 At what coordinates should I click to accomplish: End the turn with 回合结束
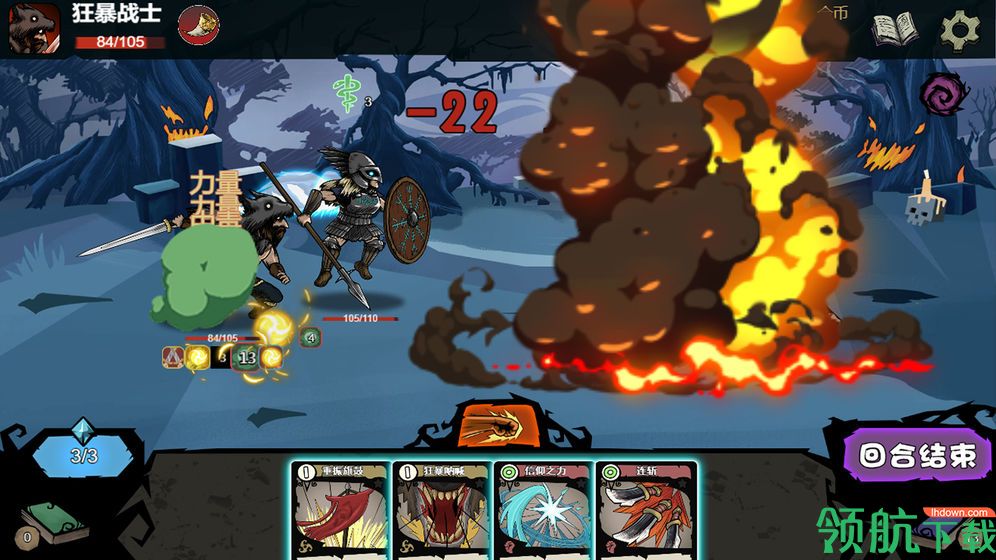[x=917, y=457]
